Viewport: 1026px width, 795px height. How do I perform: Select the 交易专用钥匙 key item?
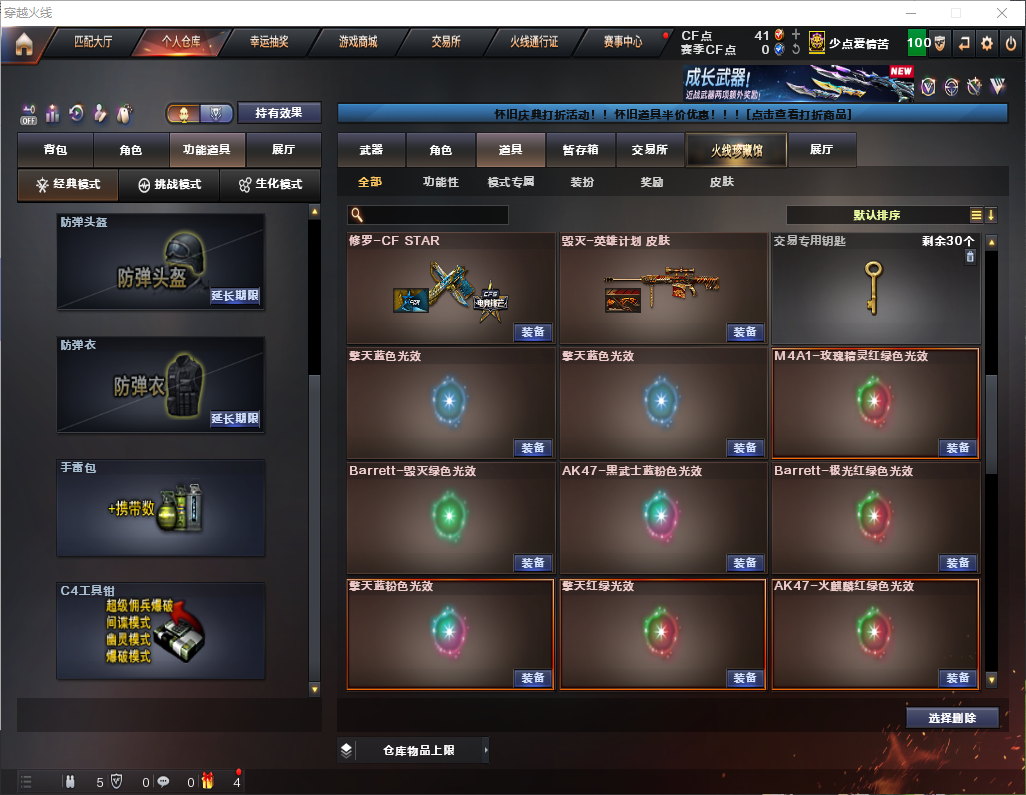pyautogui.click(x=874, y=288)
